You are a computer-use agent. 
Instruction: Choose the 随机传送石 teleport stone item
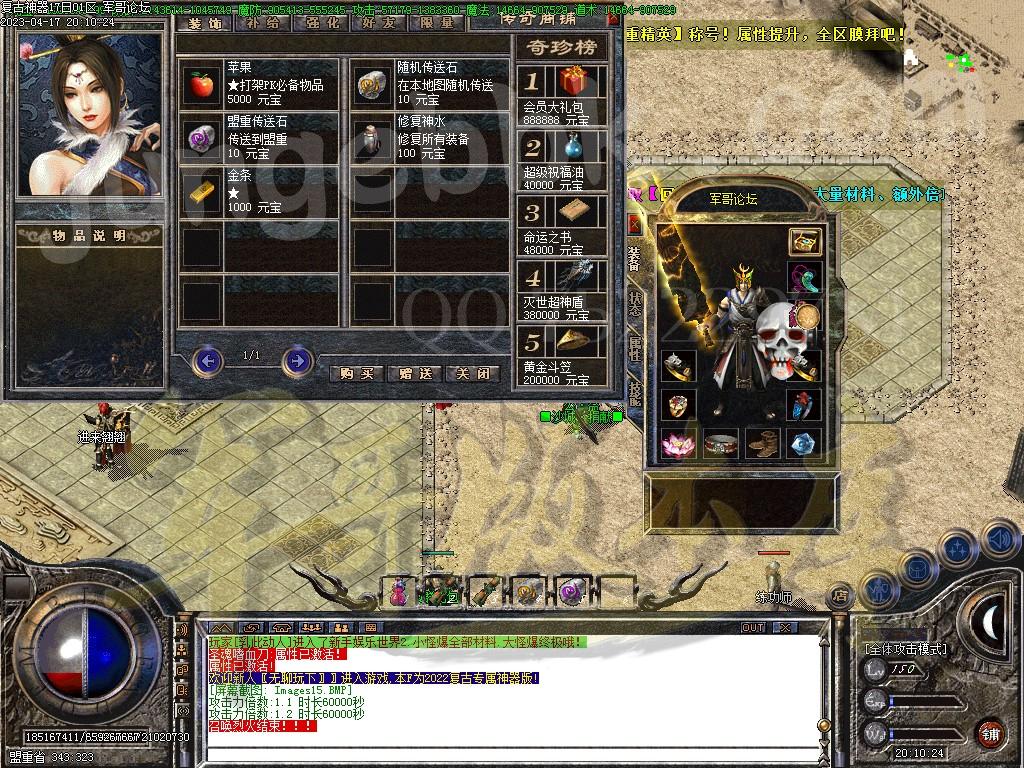(x=374, y=85)
